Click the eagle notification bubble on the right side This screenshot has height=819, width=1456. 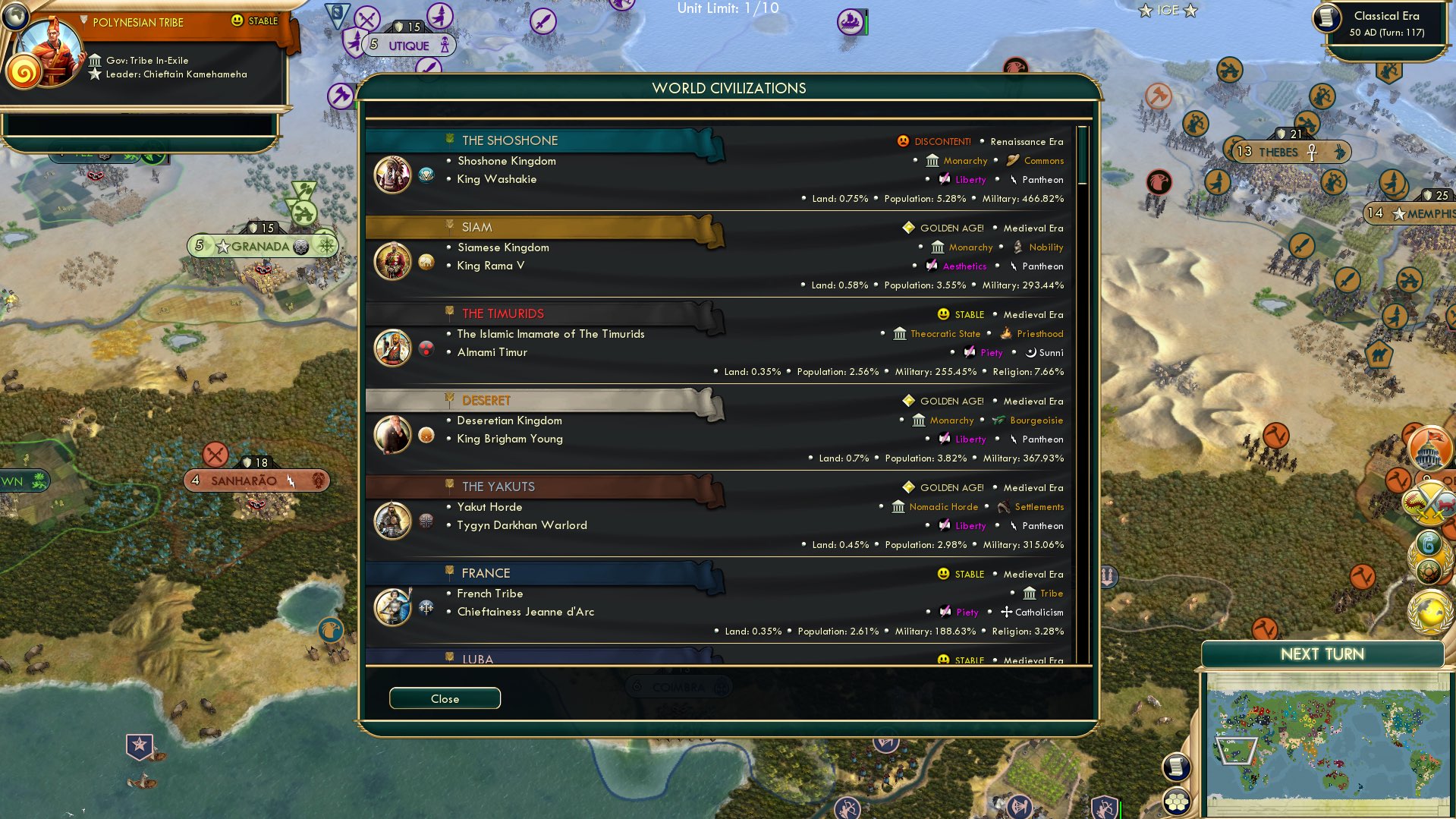[x=1159, y=182]
